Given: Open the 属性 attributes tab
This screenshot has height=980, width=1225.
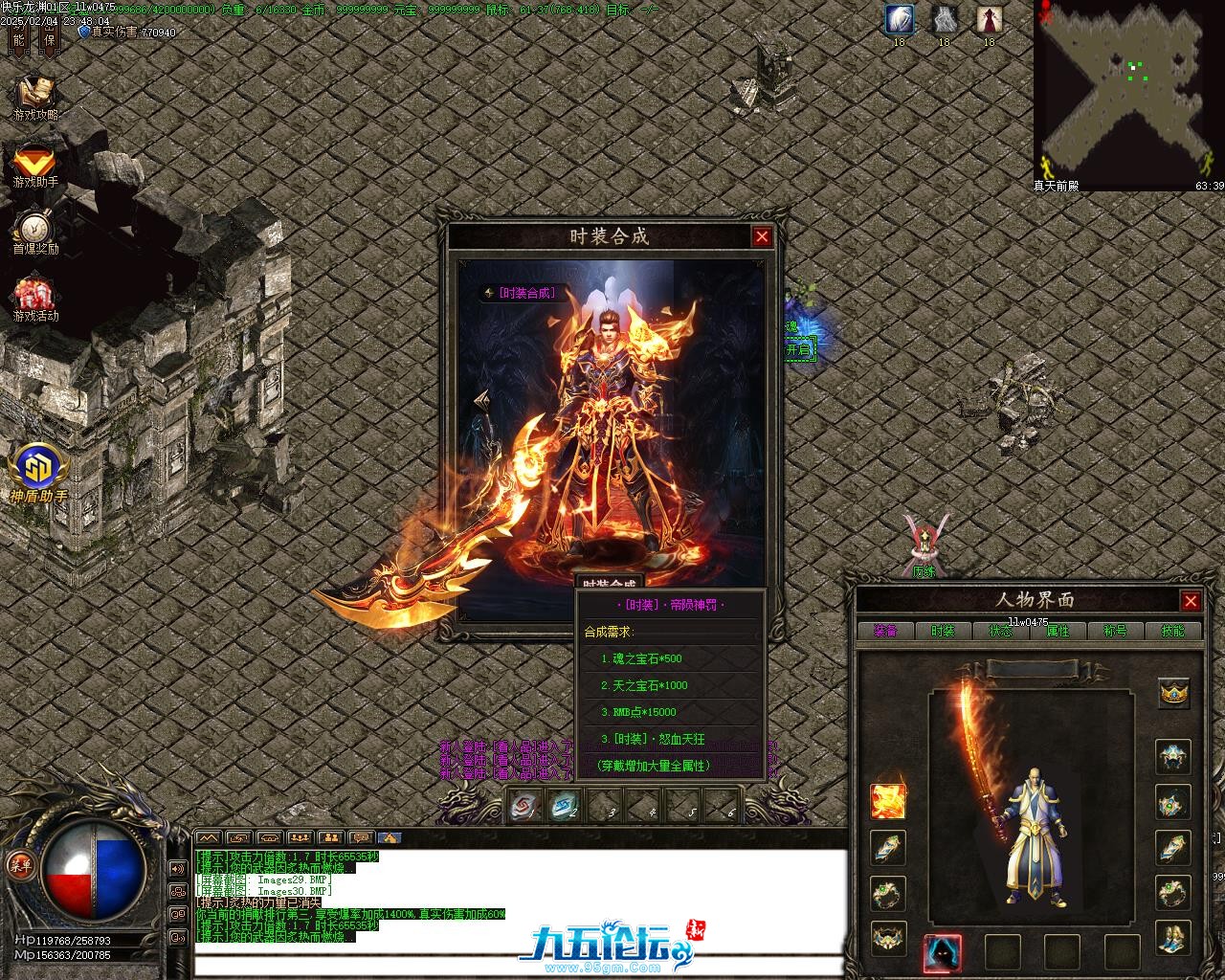Looking at the screenshot, I should [x=1058, y=631].
